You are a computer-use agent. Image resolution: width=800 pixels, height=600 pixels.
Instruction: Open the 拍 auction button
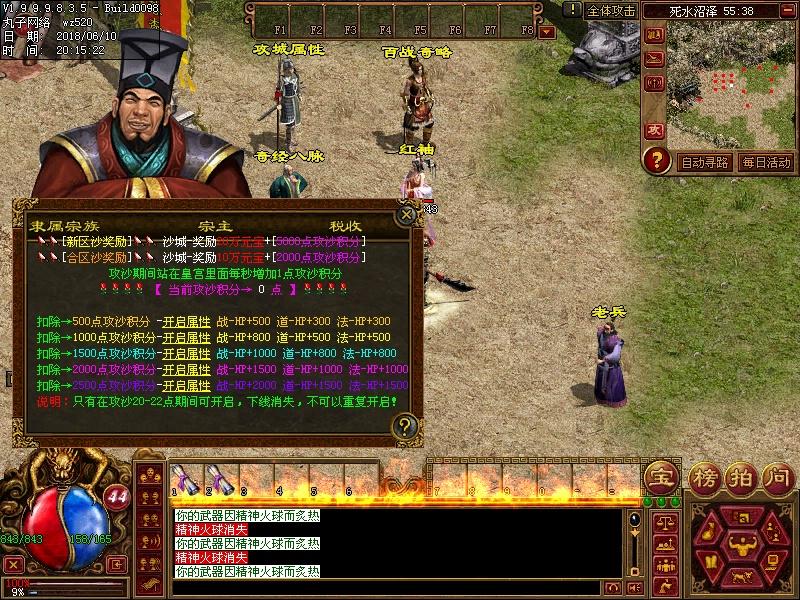pyautogui.click(x=739, y=477)
